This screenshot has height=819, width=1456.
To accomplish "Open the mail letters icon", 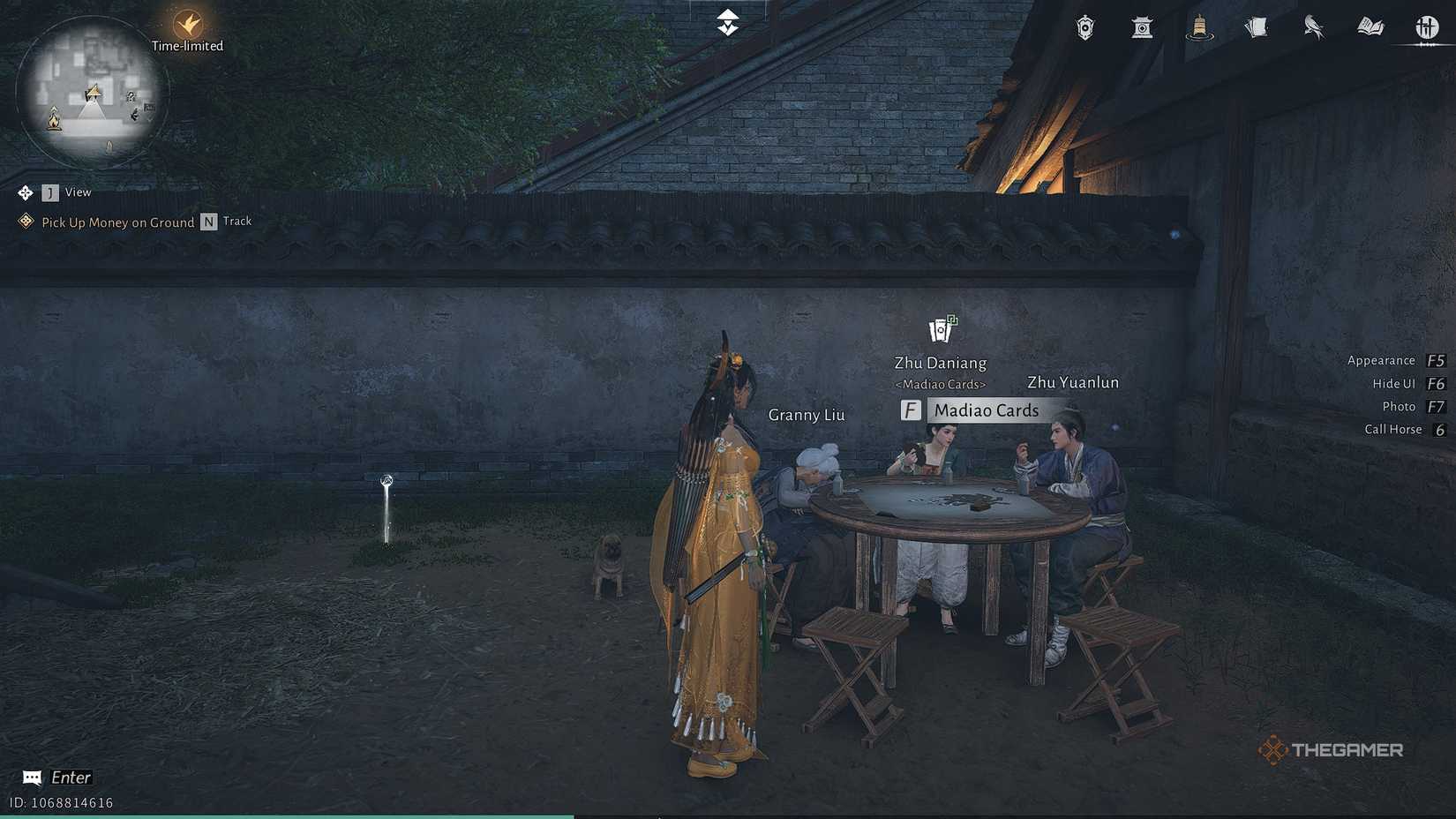I will pos(1256,27).
